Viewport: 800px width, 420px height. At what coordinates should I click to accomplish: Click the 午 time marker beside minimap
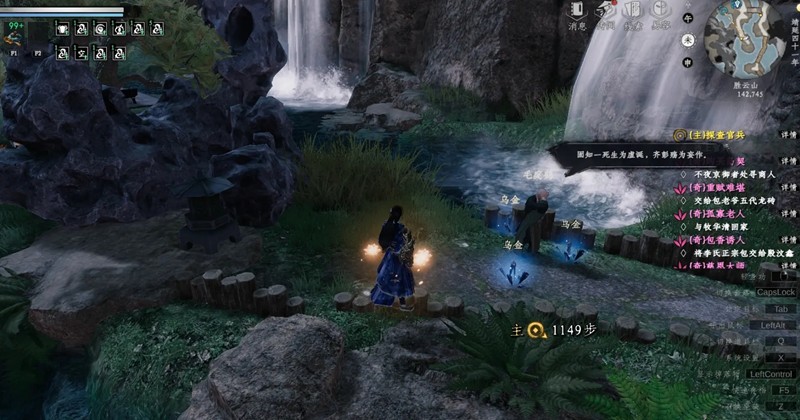tap(687, 18)
